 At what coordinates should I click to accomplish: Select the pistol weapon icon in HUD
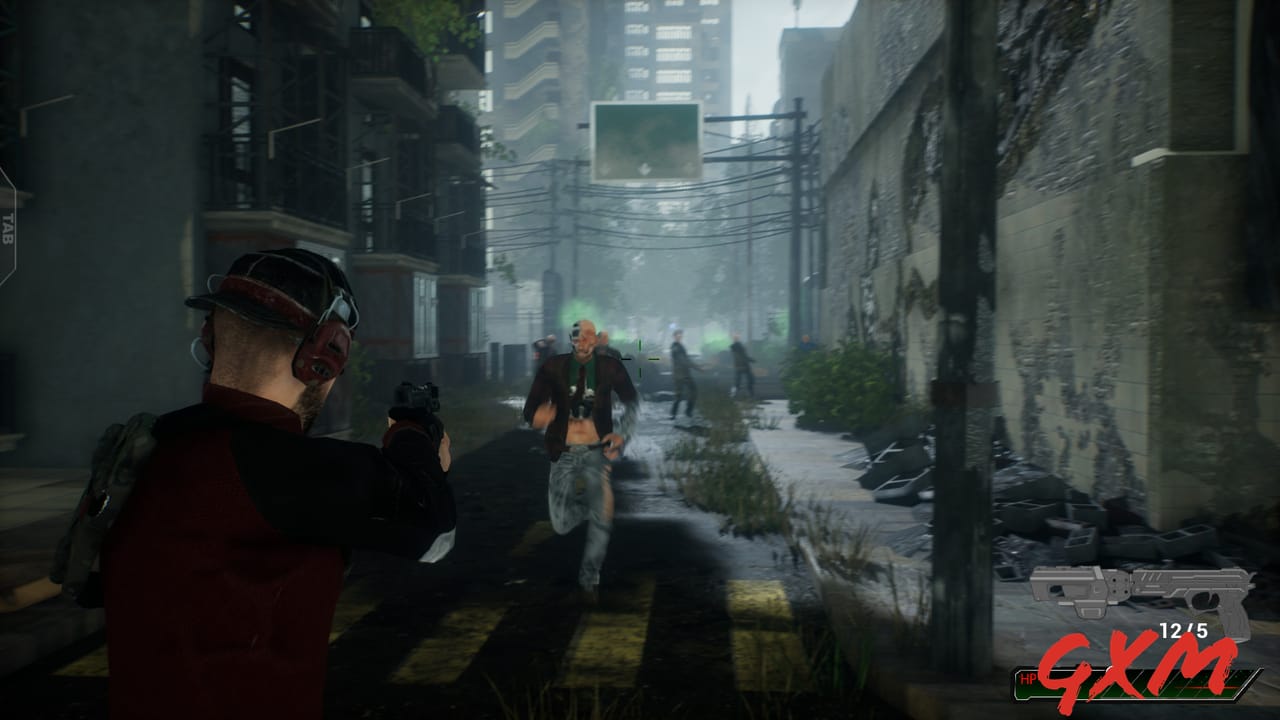pyautogui.click(x=1200, y=590)
